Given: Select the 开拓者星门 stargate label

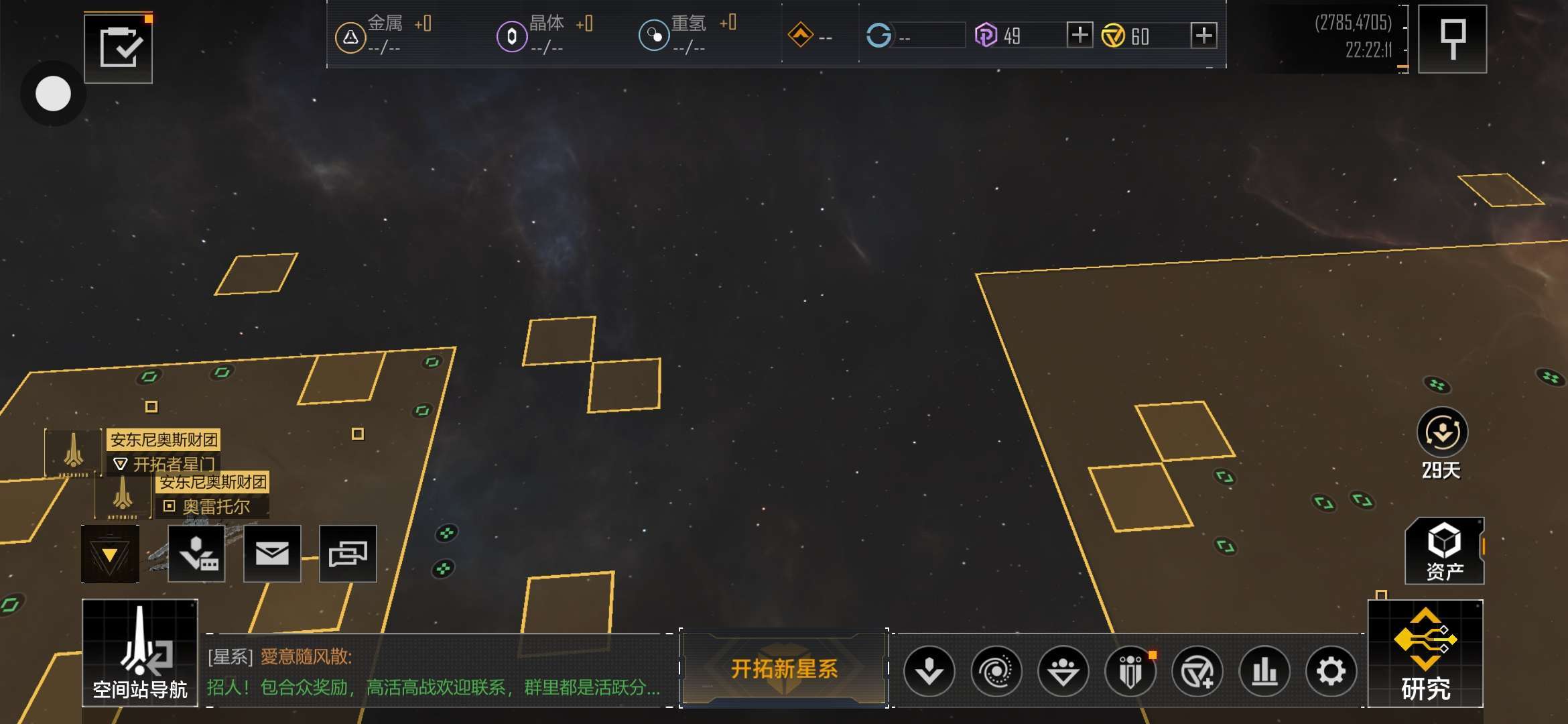Looking at the screenshot, I should pos(173,464).
